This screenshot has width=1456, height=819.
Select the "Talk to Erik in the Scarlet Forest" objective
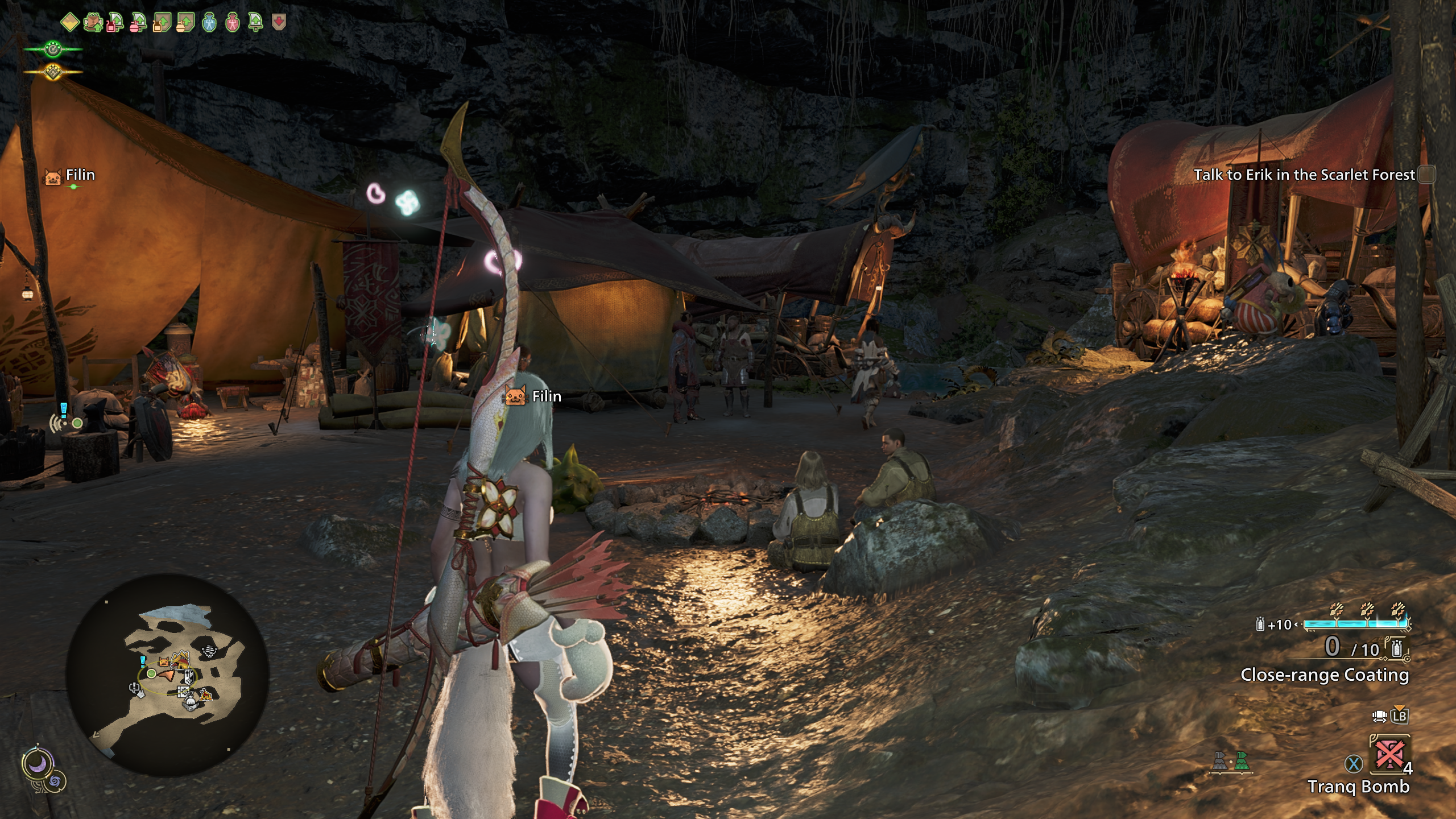pos(1304,175)
